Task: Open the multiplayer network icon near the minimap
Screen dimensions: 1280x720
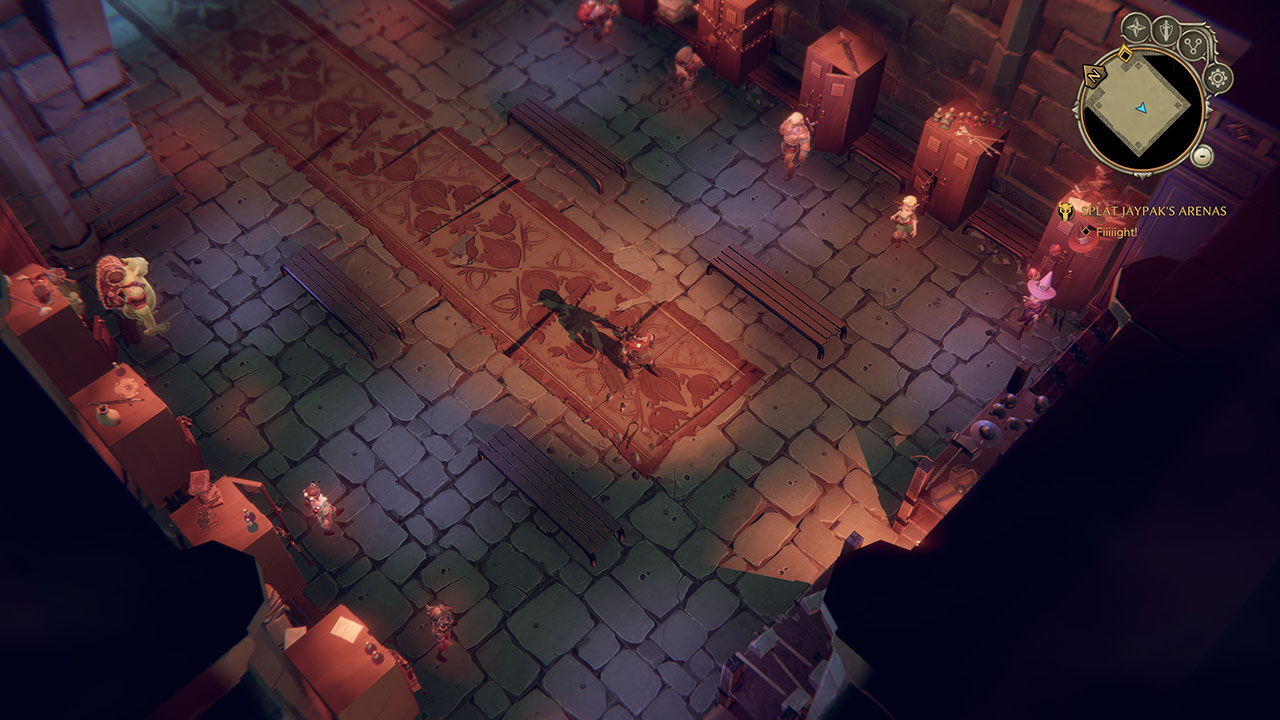Action: 1193,46
